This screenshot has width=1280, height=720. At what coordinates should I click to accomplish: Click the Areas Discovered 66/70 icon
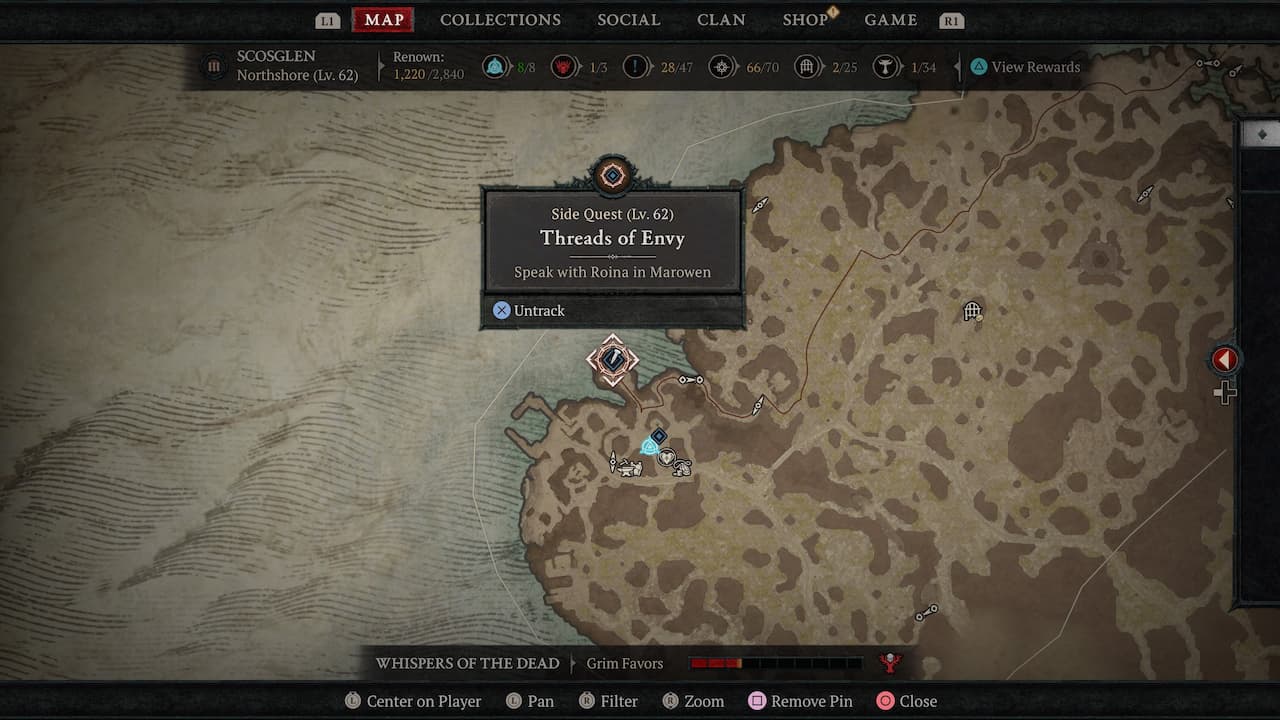pos(722,66)
